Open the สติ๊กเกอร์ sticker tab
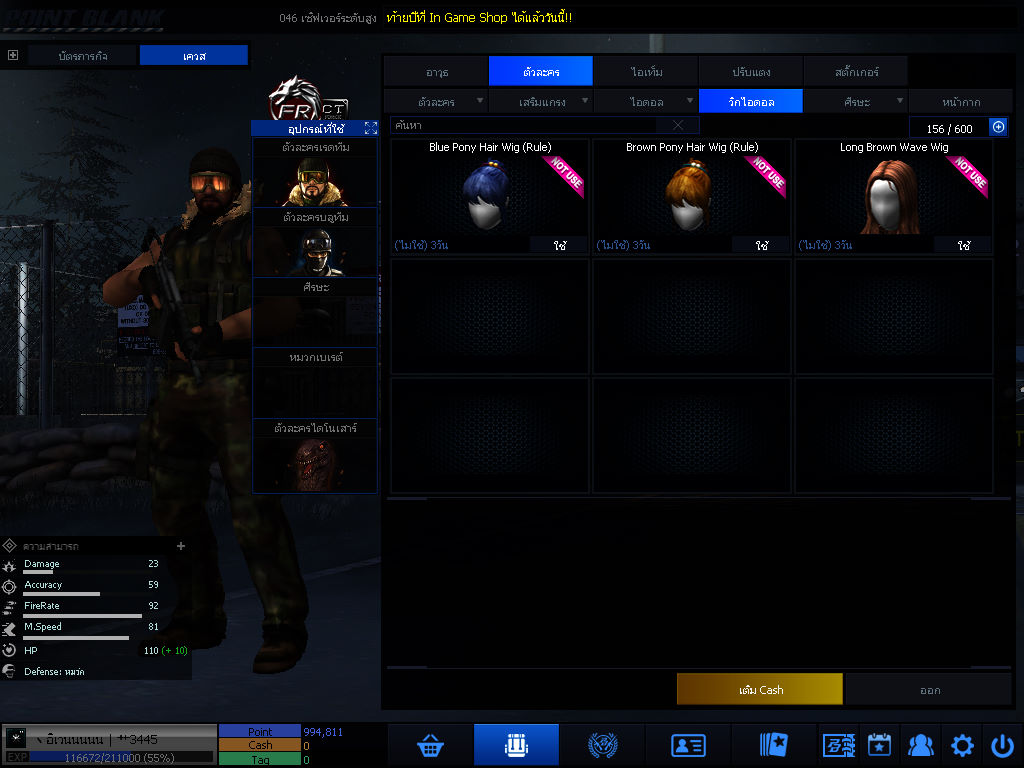The image size is (1024, 768). (x=856, y=72)
